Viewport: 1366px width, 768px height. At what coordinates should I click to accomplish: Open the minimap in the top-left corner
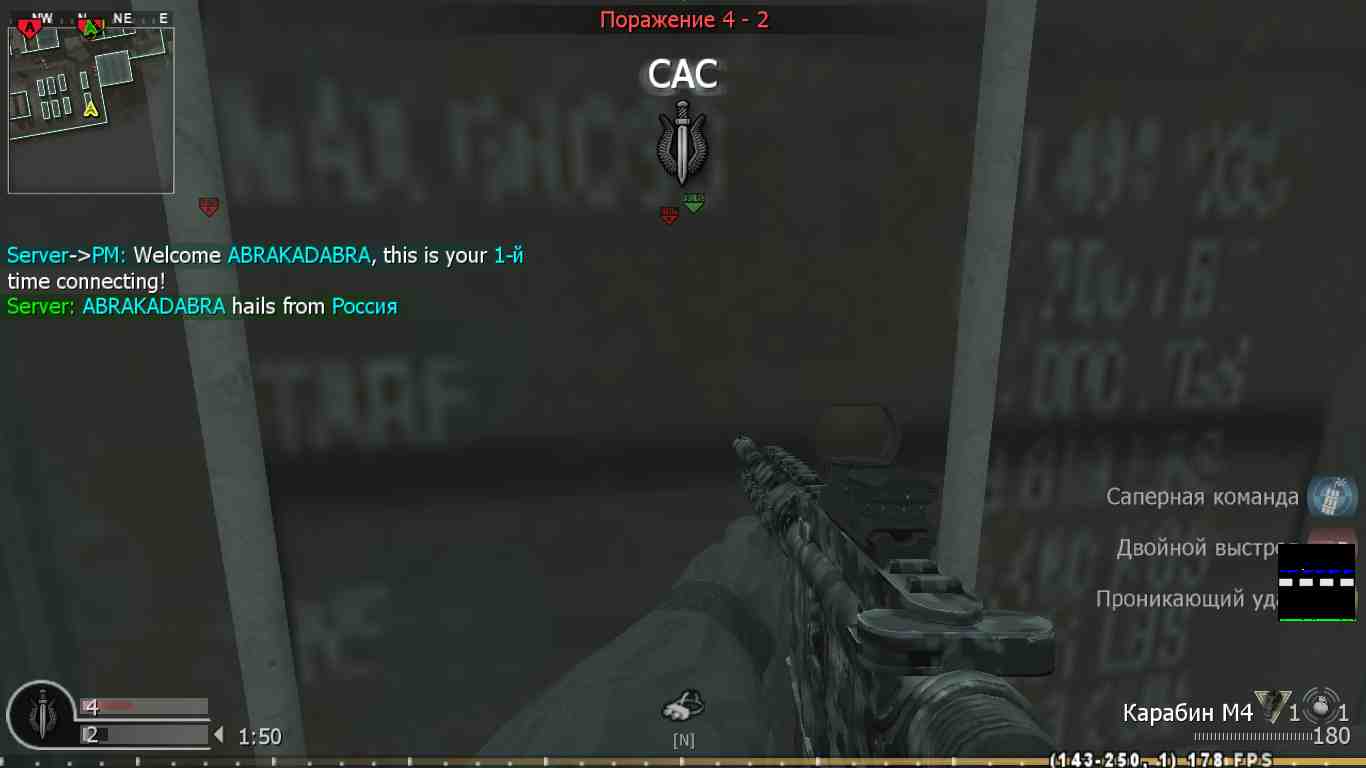[x=90, y=105]
